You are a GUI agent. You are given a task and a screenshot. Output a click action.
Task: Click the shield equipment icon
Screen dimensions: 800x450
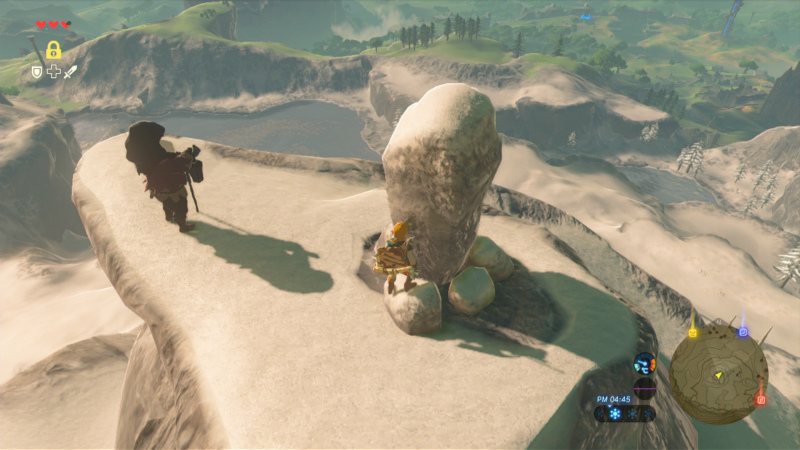37,72
